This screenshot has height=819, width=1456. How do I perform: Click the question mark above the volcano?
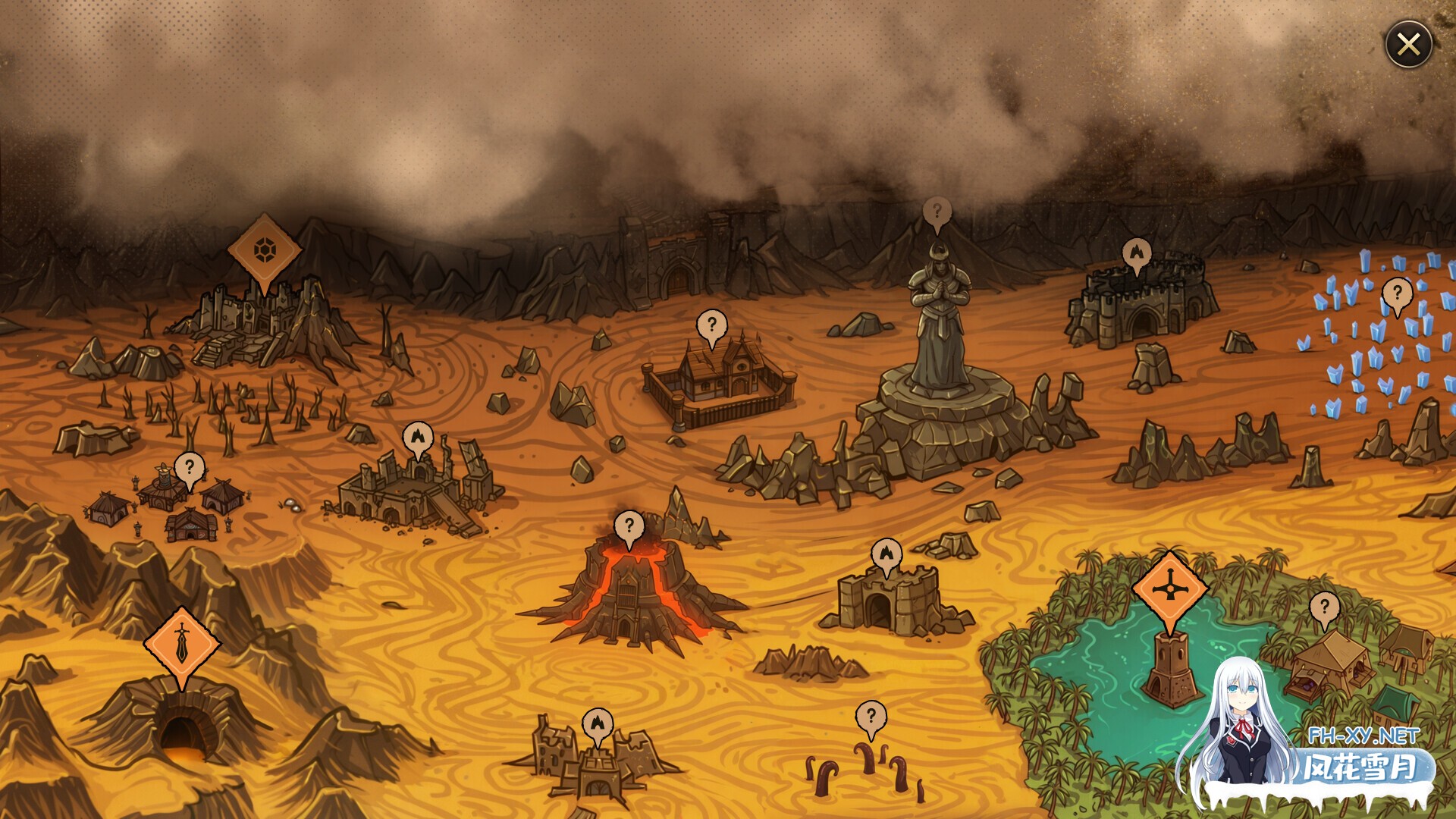click(x=629, y=526)
